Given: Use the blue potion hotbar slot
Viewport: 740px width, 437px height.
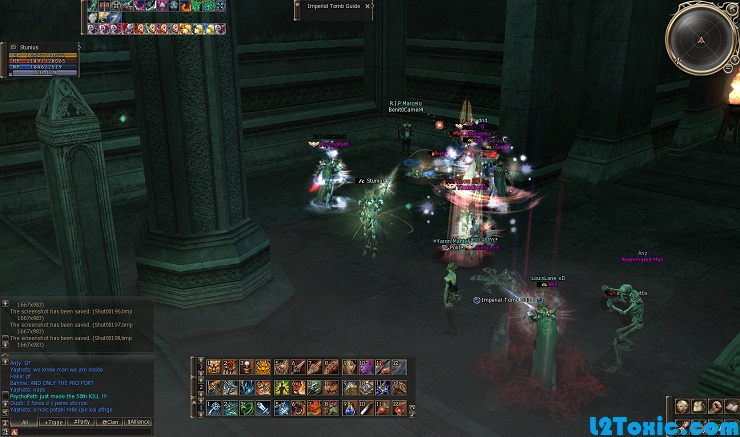Looking at the screenshot, I should [348, 407].
